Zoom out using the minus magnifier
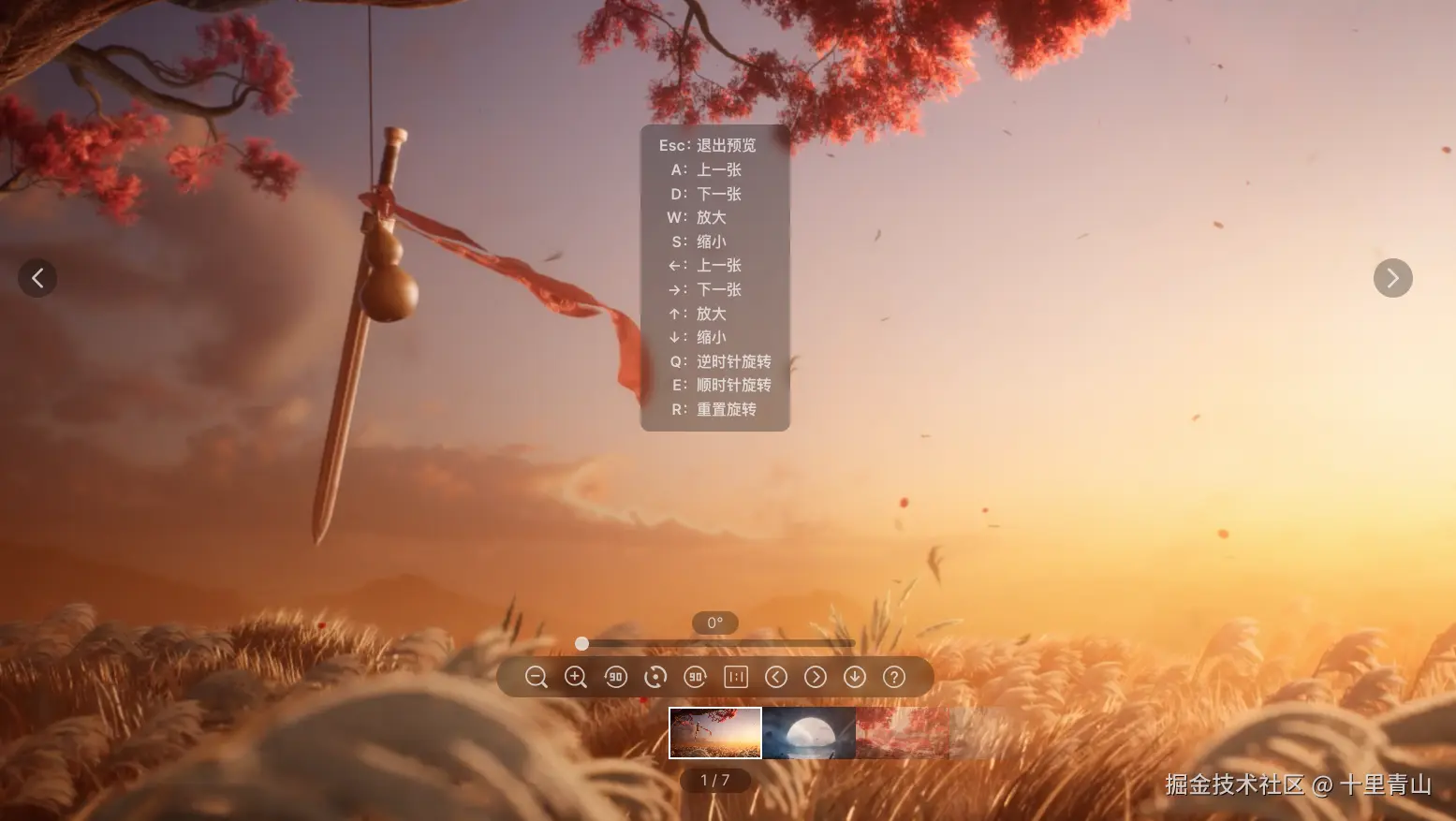The width and height of the screenshot is (1456, 821). tap(536, 677)
